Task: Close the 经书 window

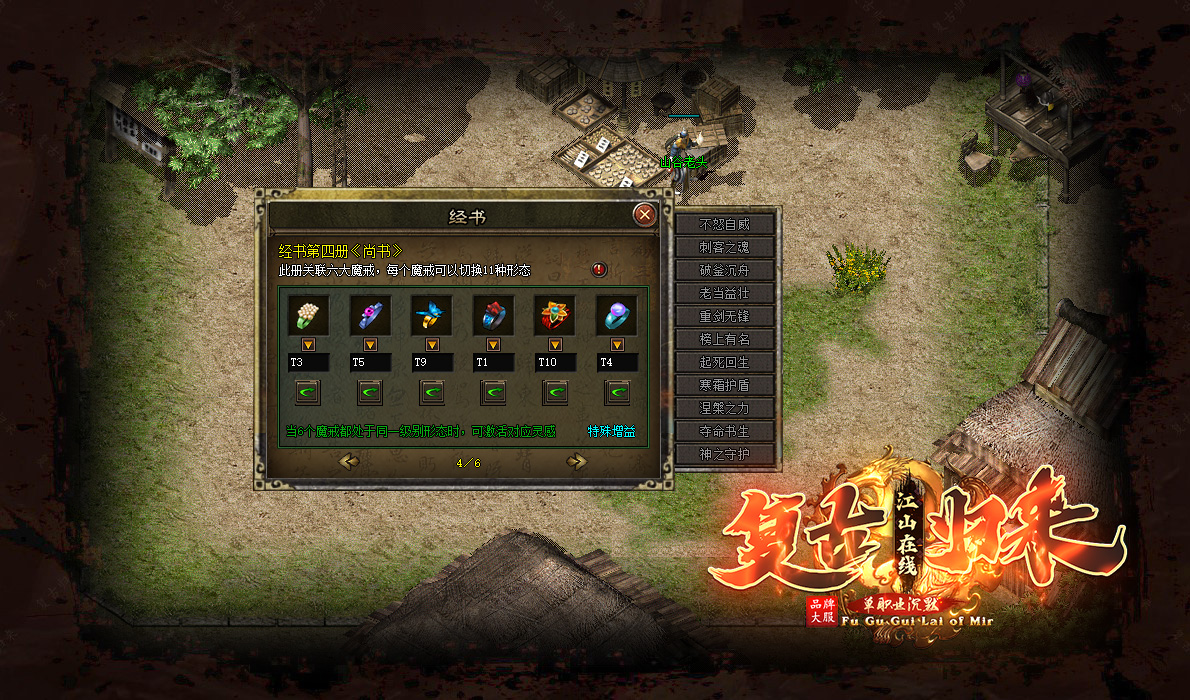Action: click(645, 214)
